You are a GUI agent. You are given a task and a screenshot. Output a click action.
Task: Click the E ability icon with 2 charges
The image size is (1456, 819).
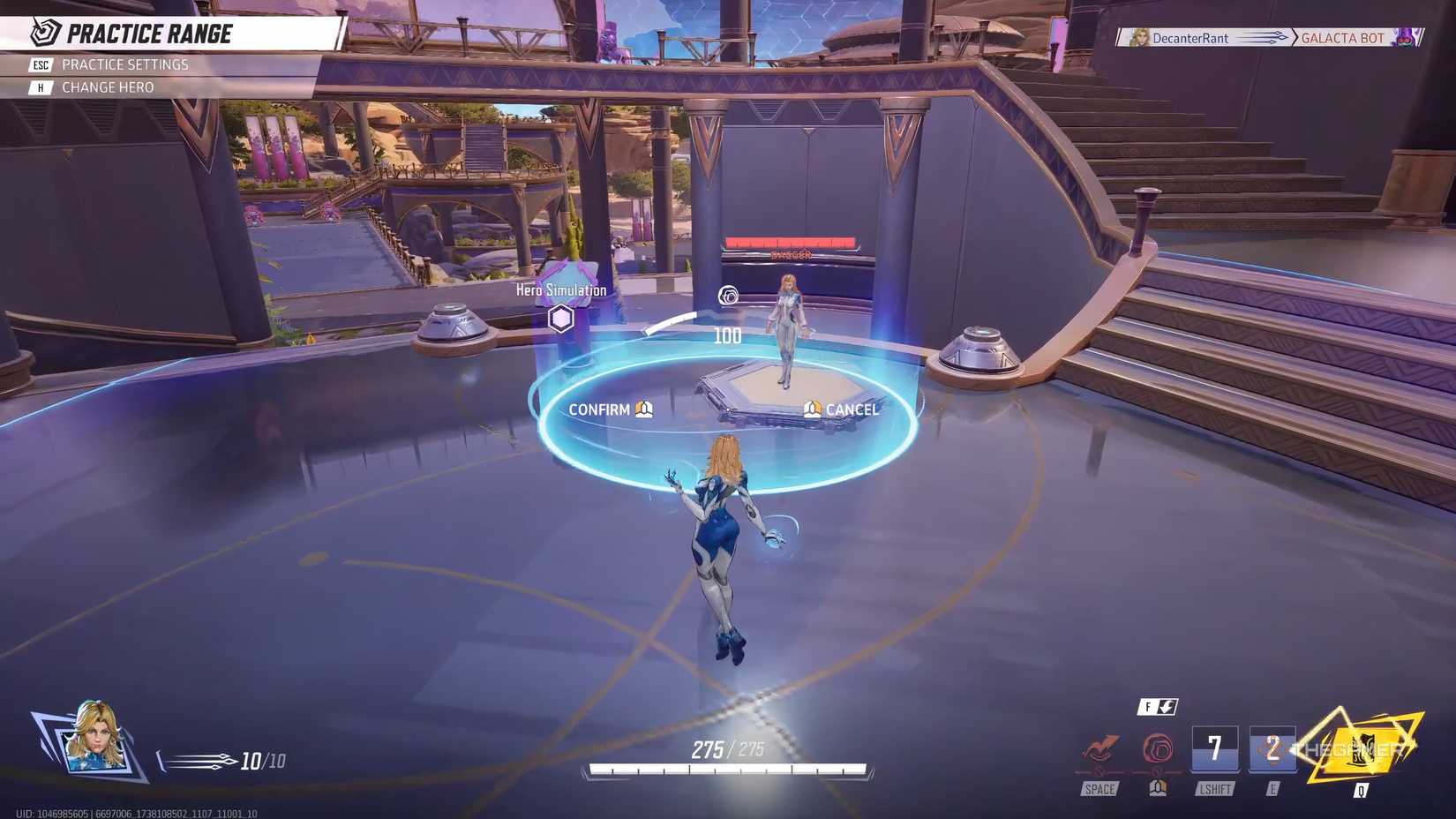coord(1272,750)
